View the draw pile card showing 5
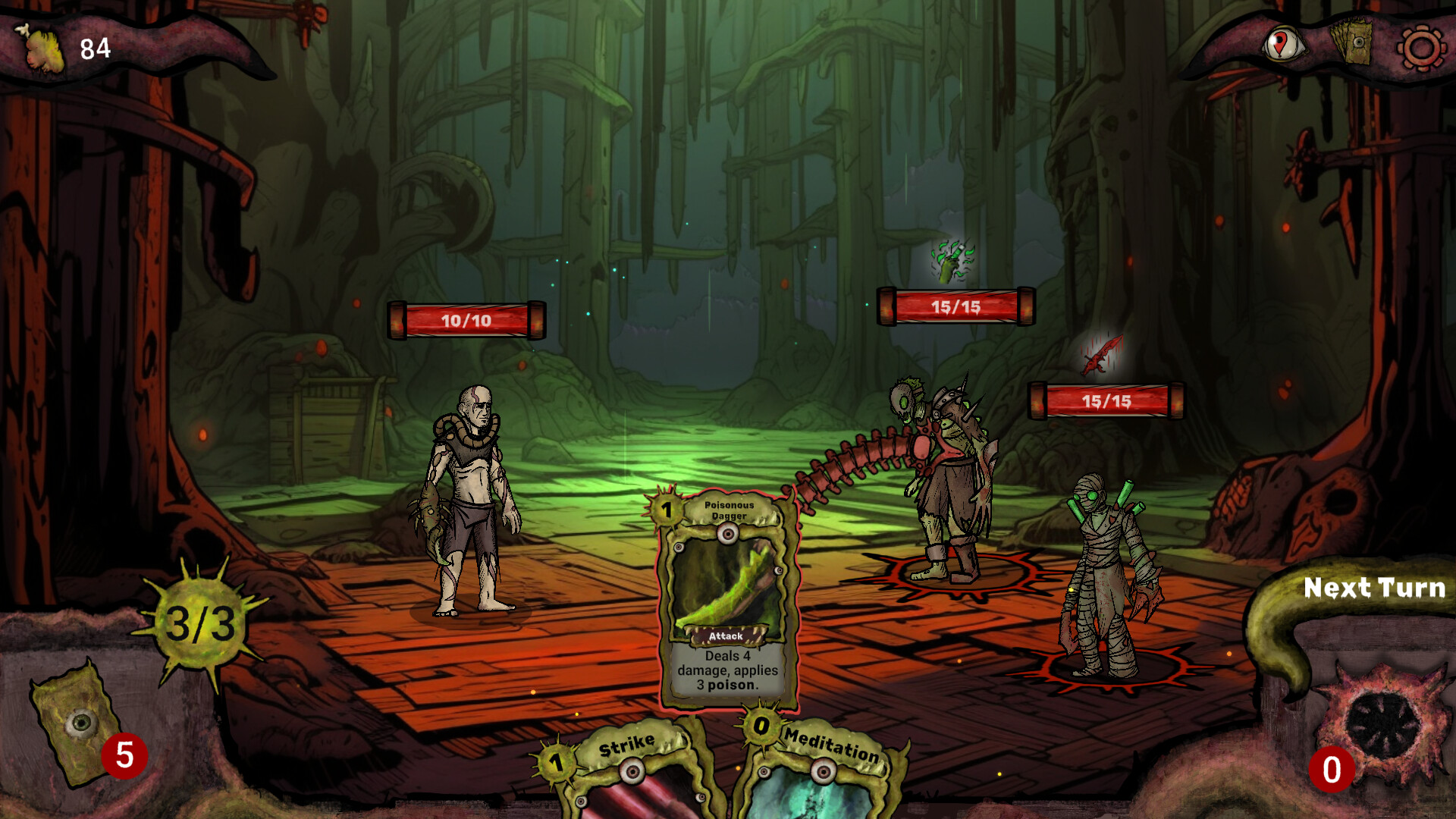This screenshot has height=819, width=1456. tap(76, 720)
